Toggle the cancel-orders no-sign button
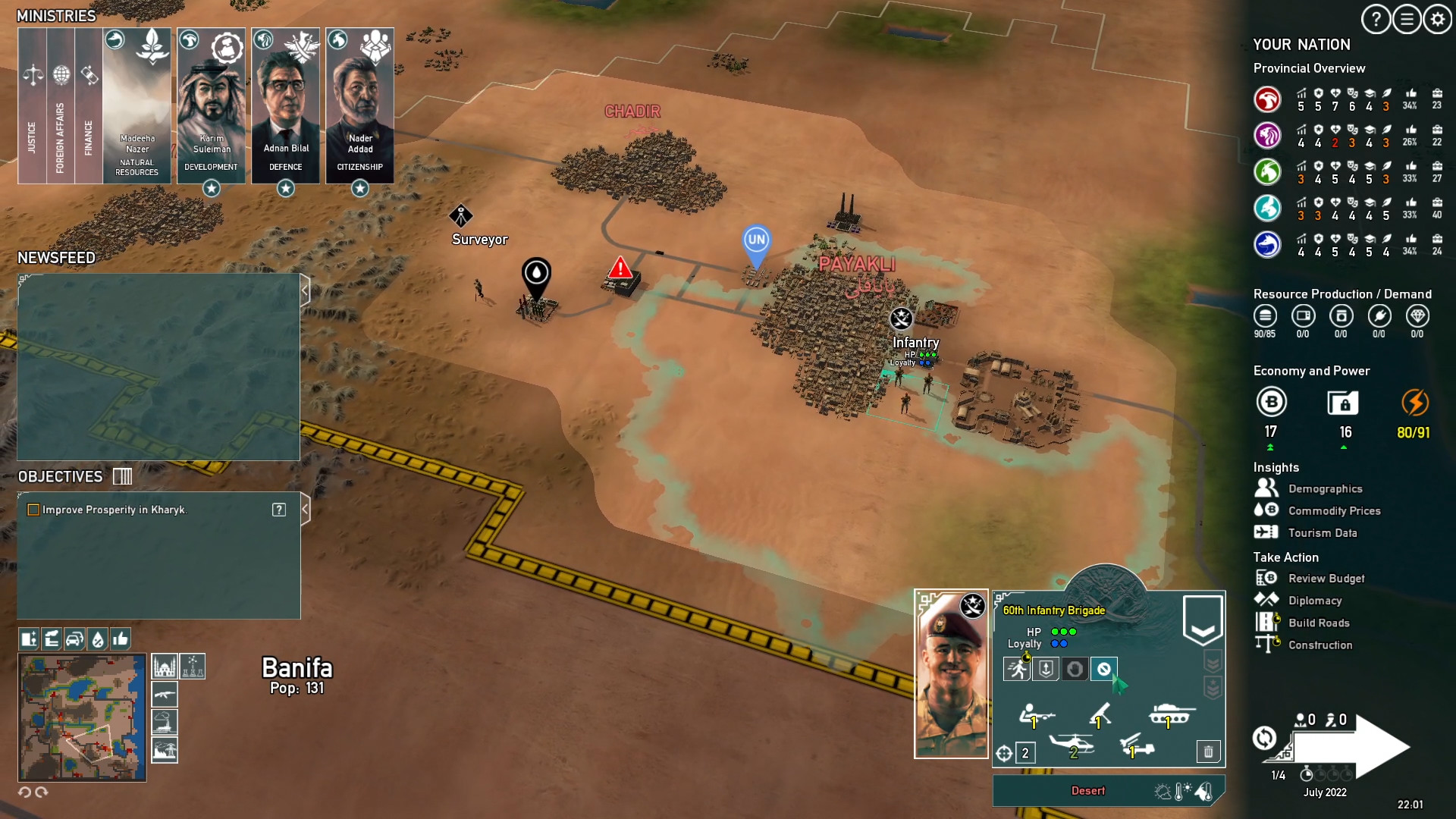The width and height of the screenshot is (1456, 819). point(1104,670)
